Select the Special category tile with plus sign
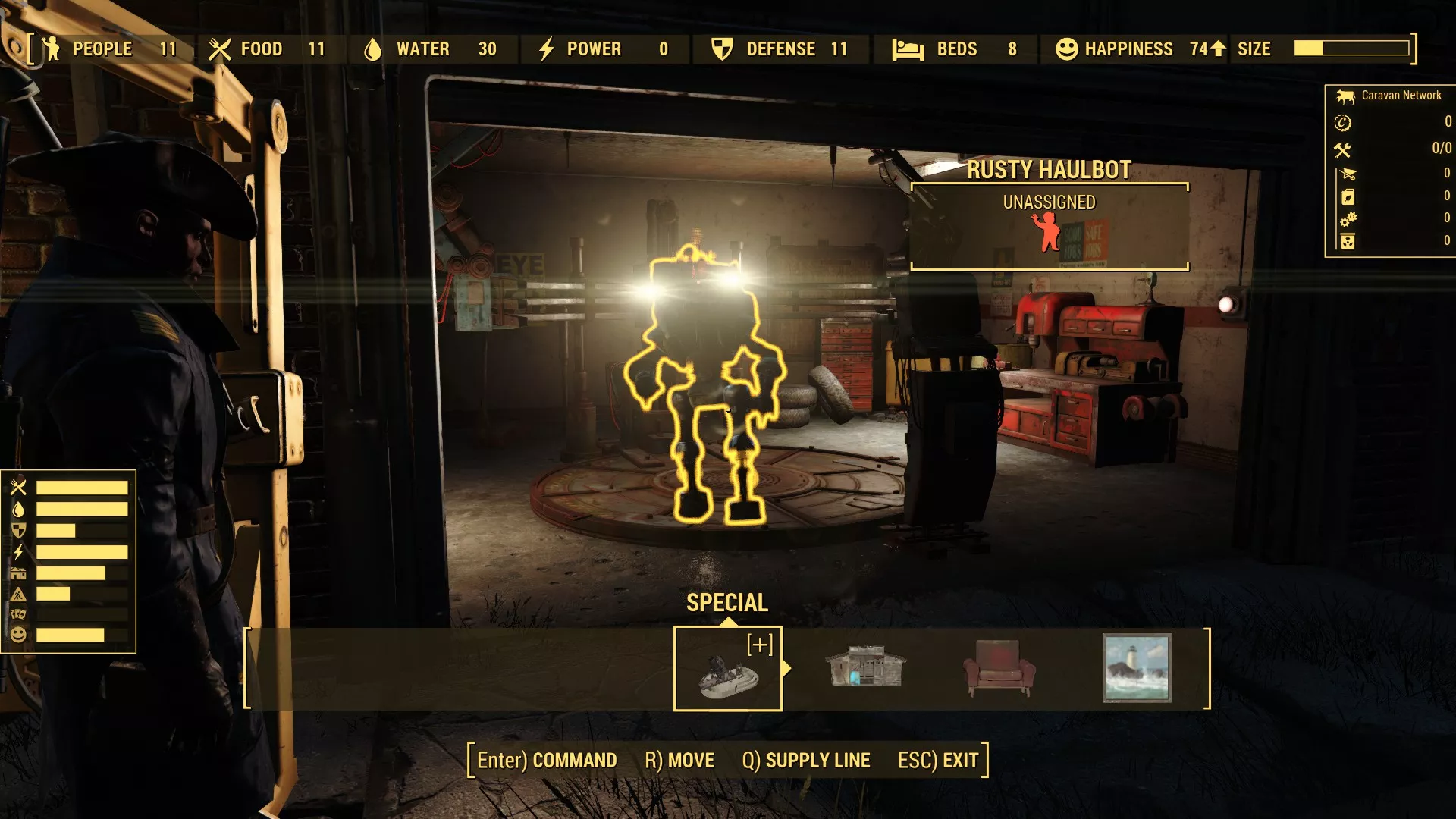Viewport: 1456px width, 819px height. pyautogui.click(x=727, y=668)
